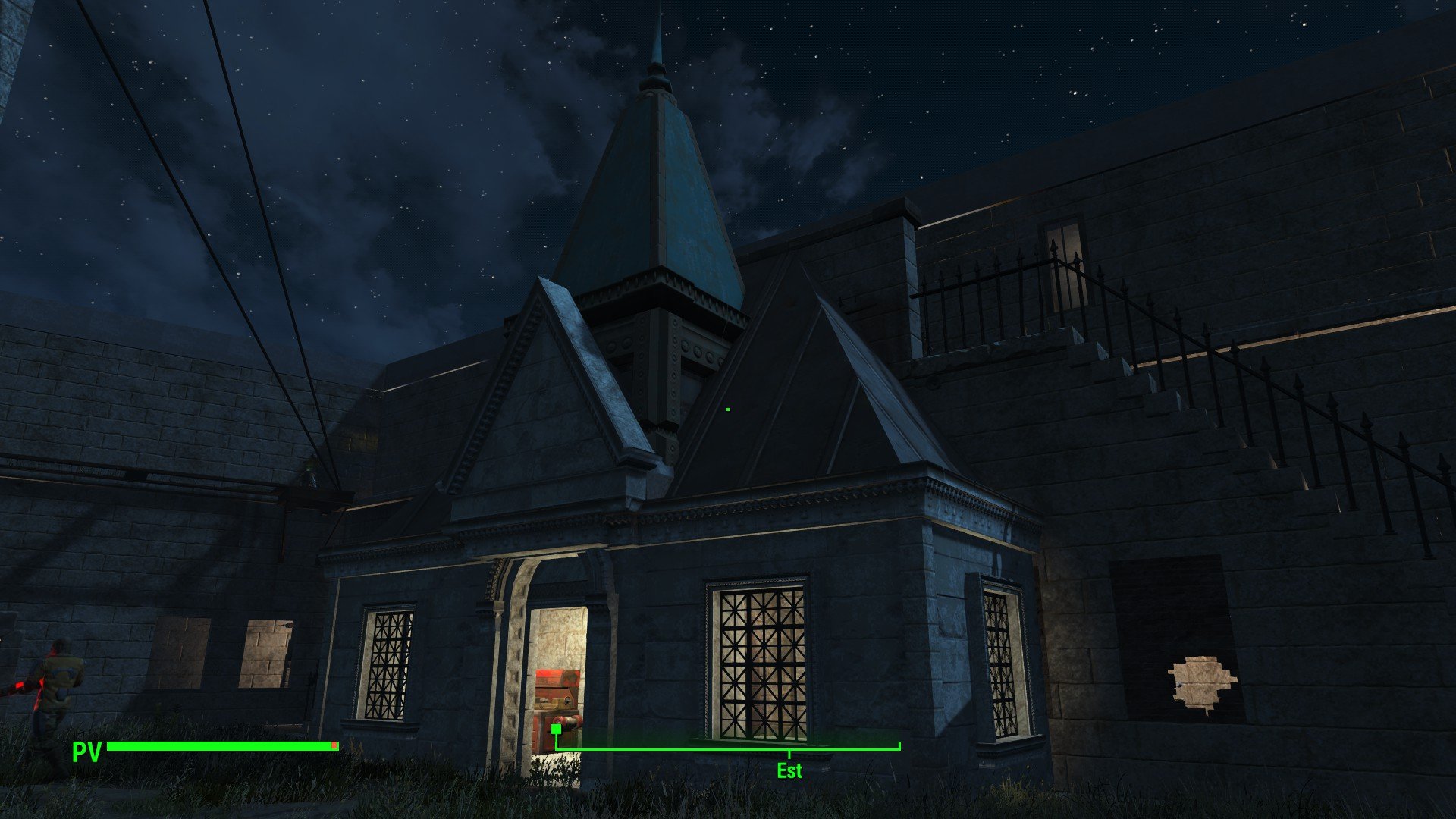This screenshot has height=819, width=1456.
Task: Click the green square compass marker
Action: 556,730
